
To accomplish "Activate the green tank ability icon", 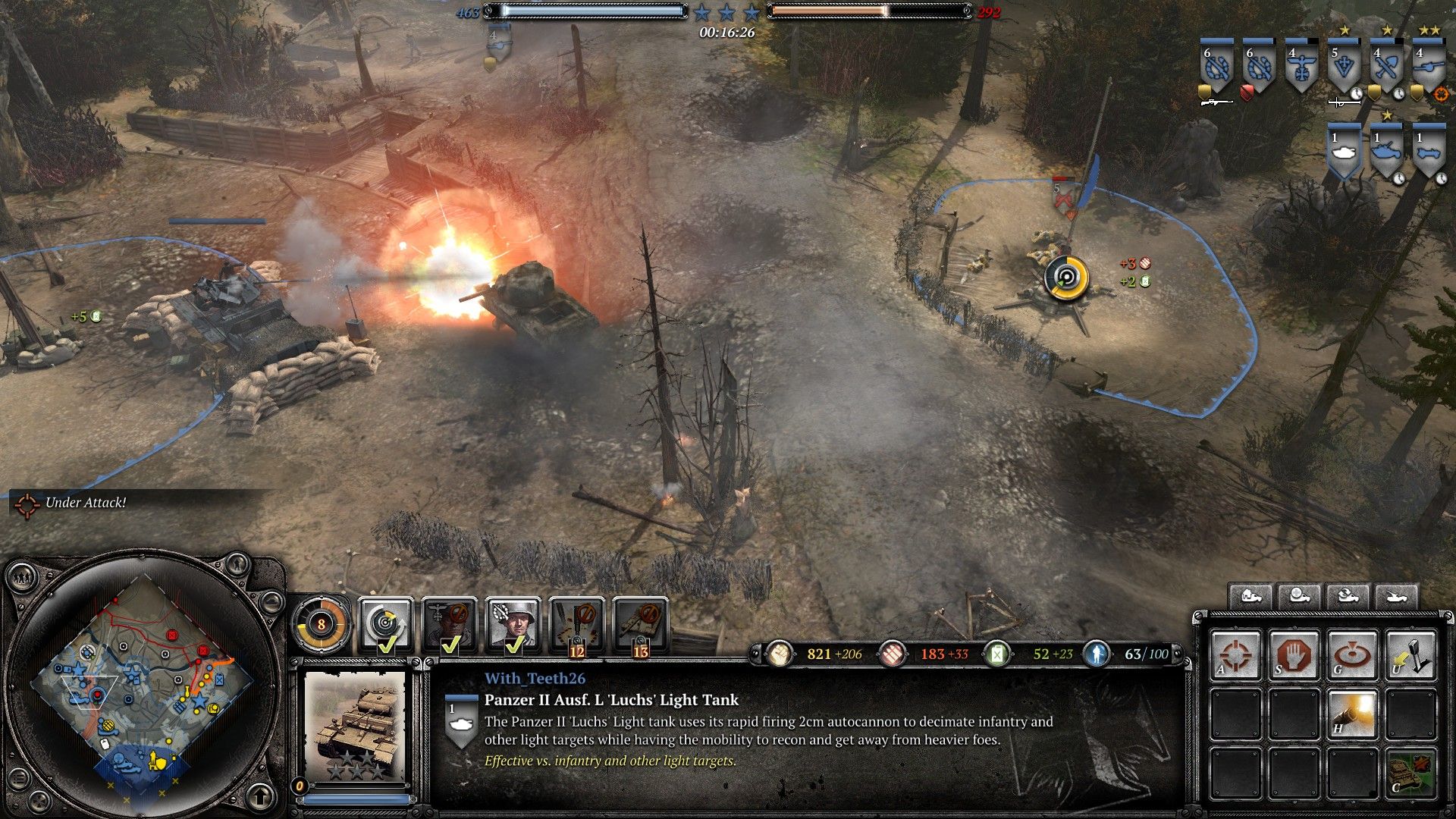I will [x=1410, y=773].
